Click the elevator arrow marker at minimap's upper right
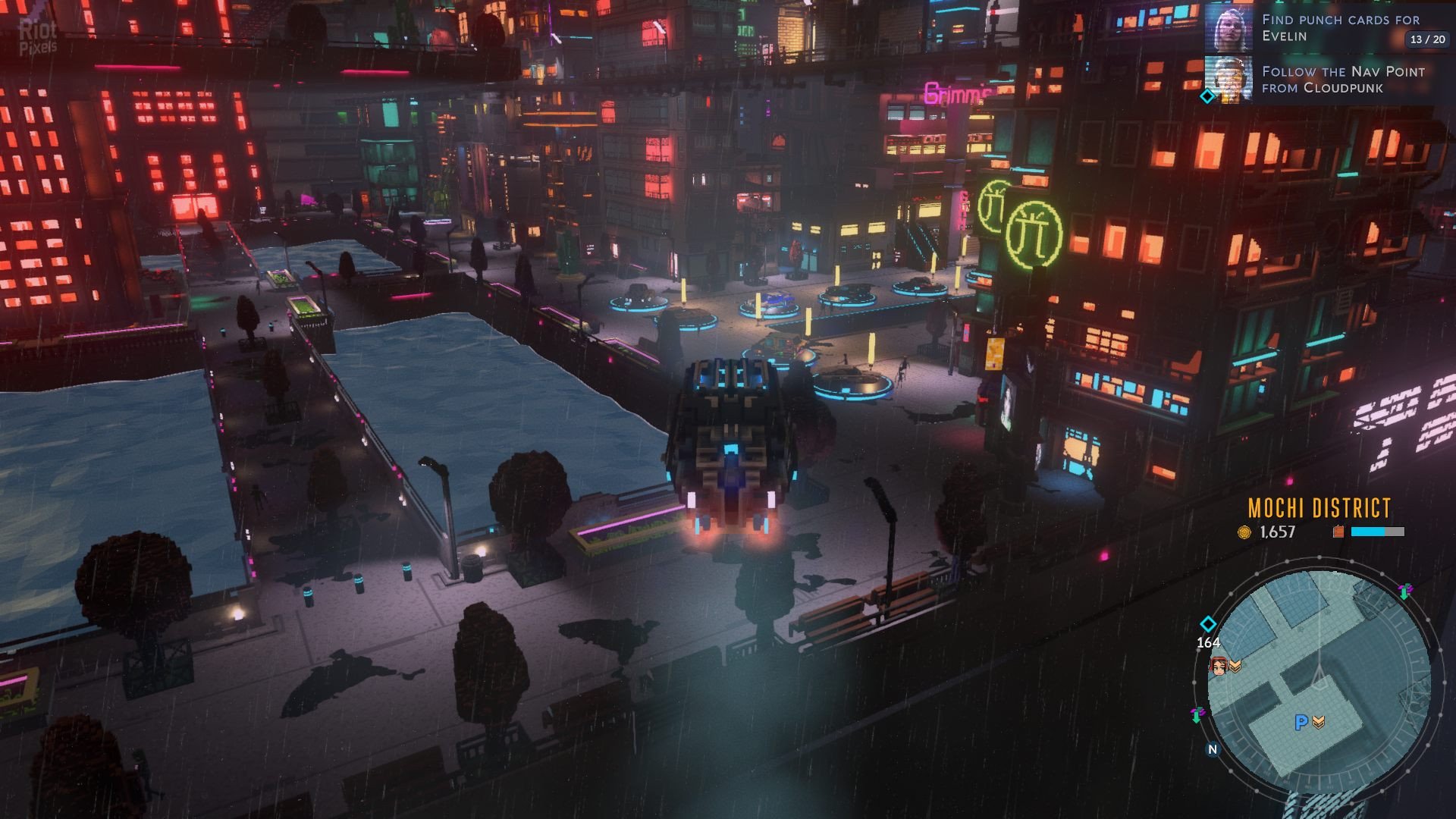The width and height of the screenshot is (1456, 819). 1404,591
